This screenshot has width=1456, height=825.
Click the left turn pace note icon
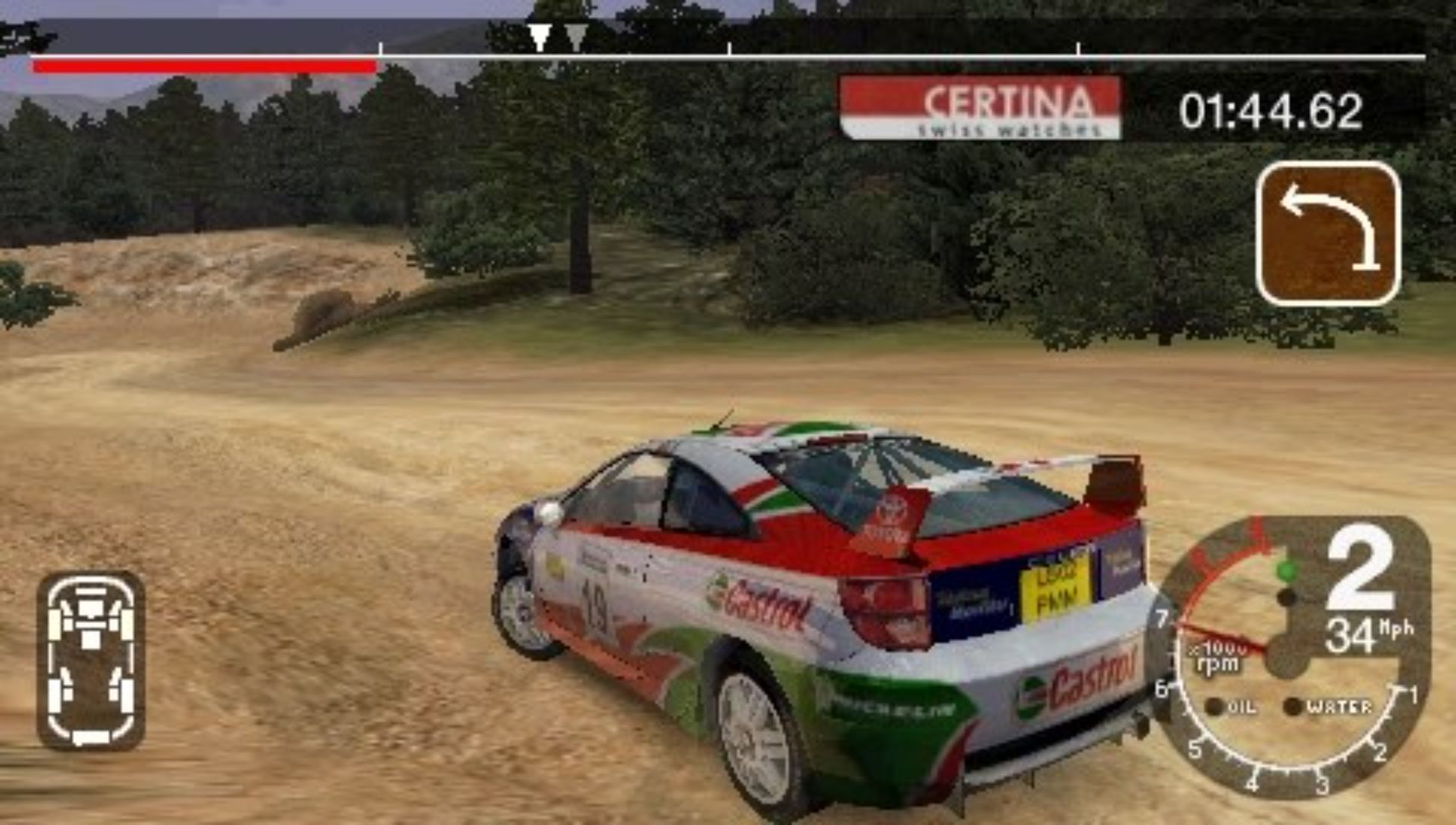pyautogui.click(x=1328, y=233)
